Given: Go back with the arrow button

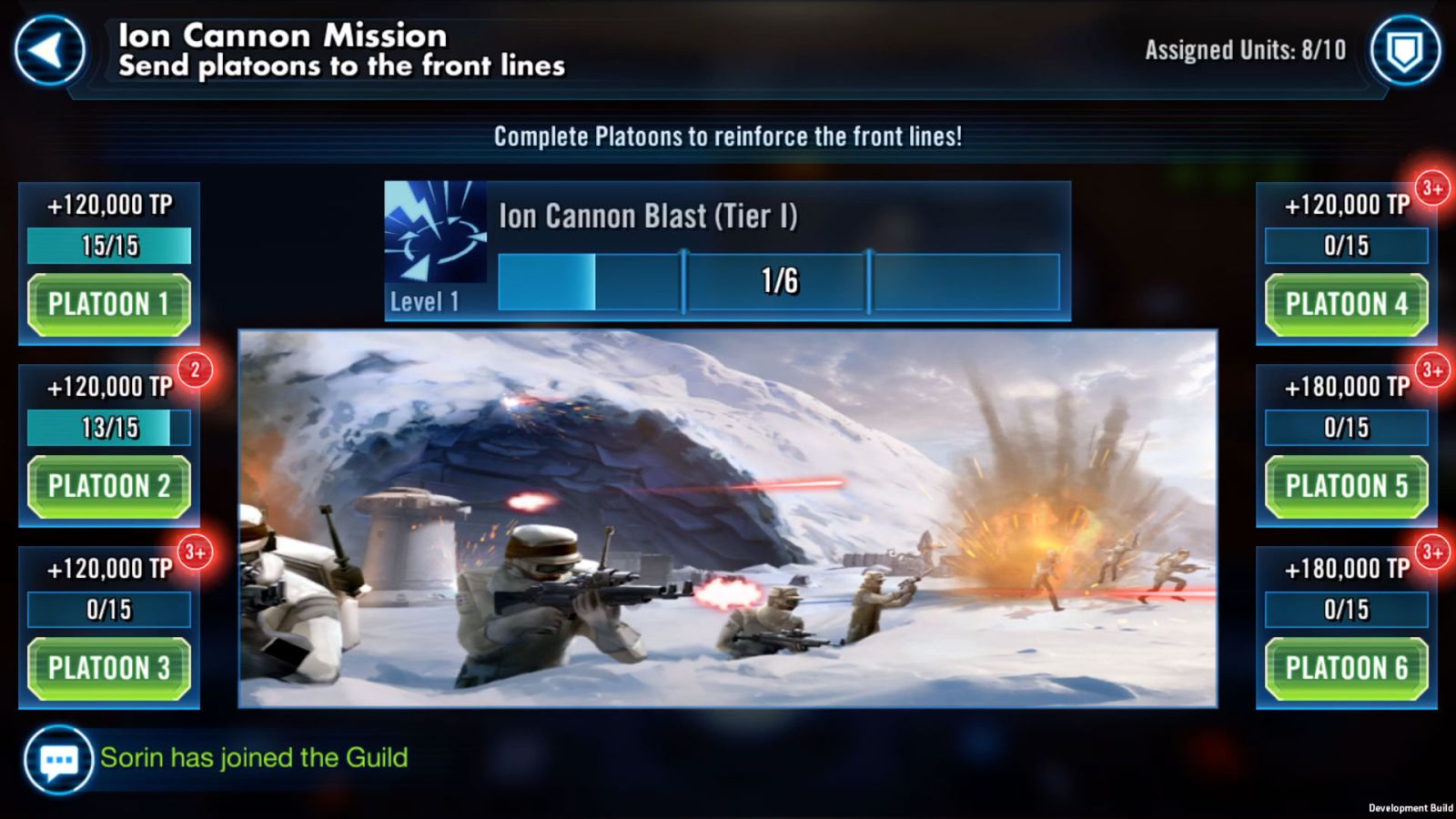Looking at the screenshot, I should pos(49,51).
